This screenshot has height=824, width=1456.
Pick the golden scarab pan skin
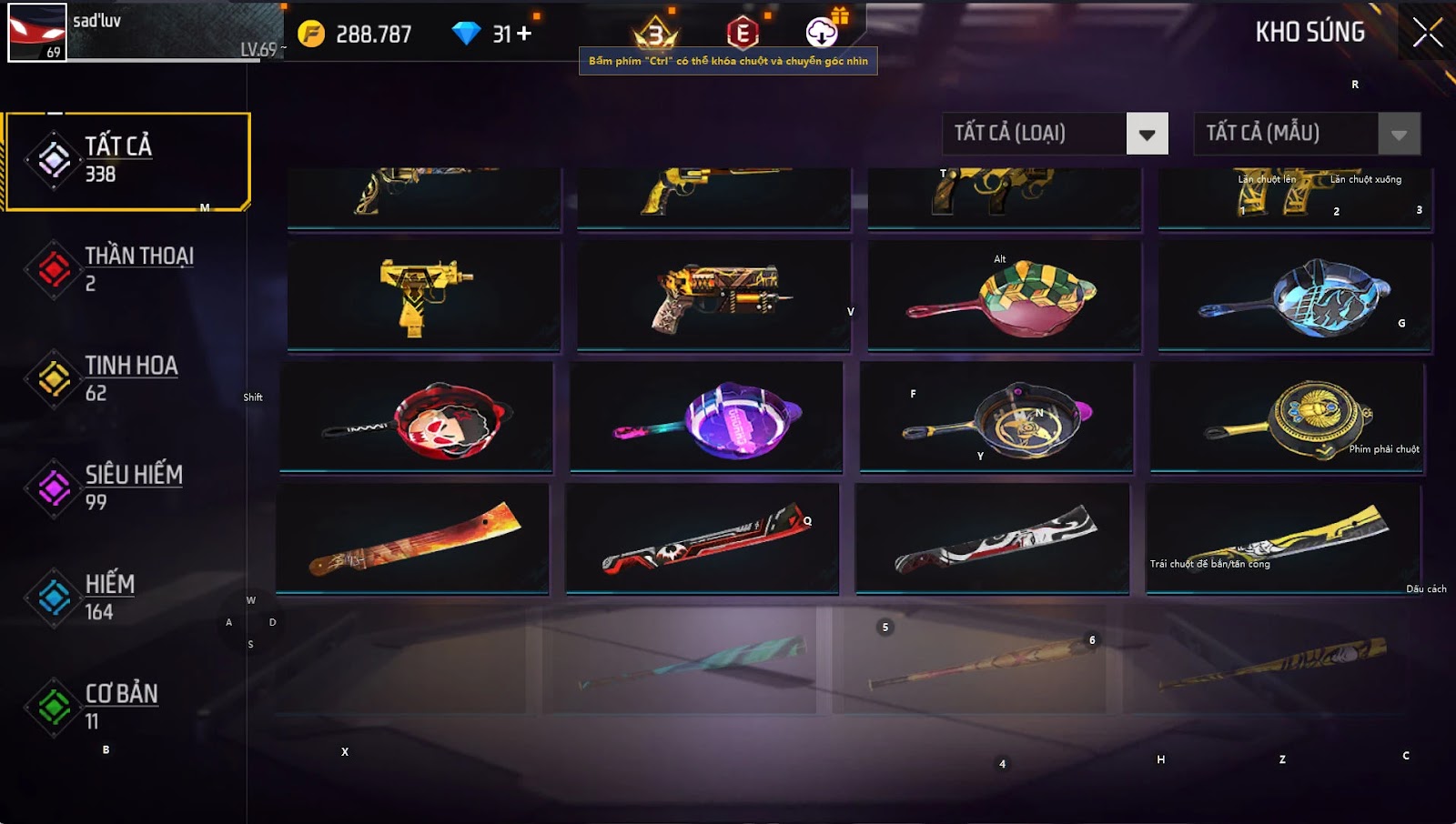tap(1287, 417)
